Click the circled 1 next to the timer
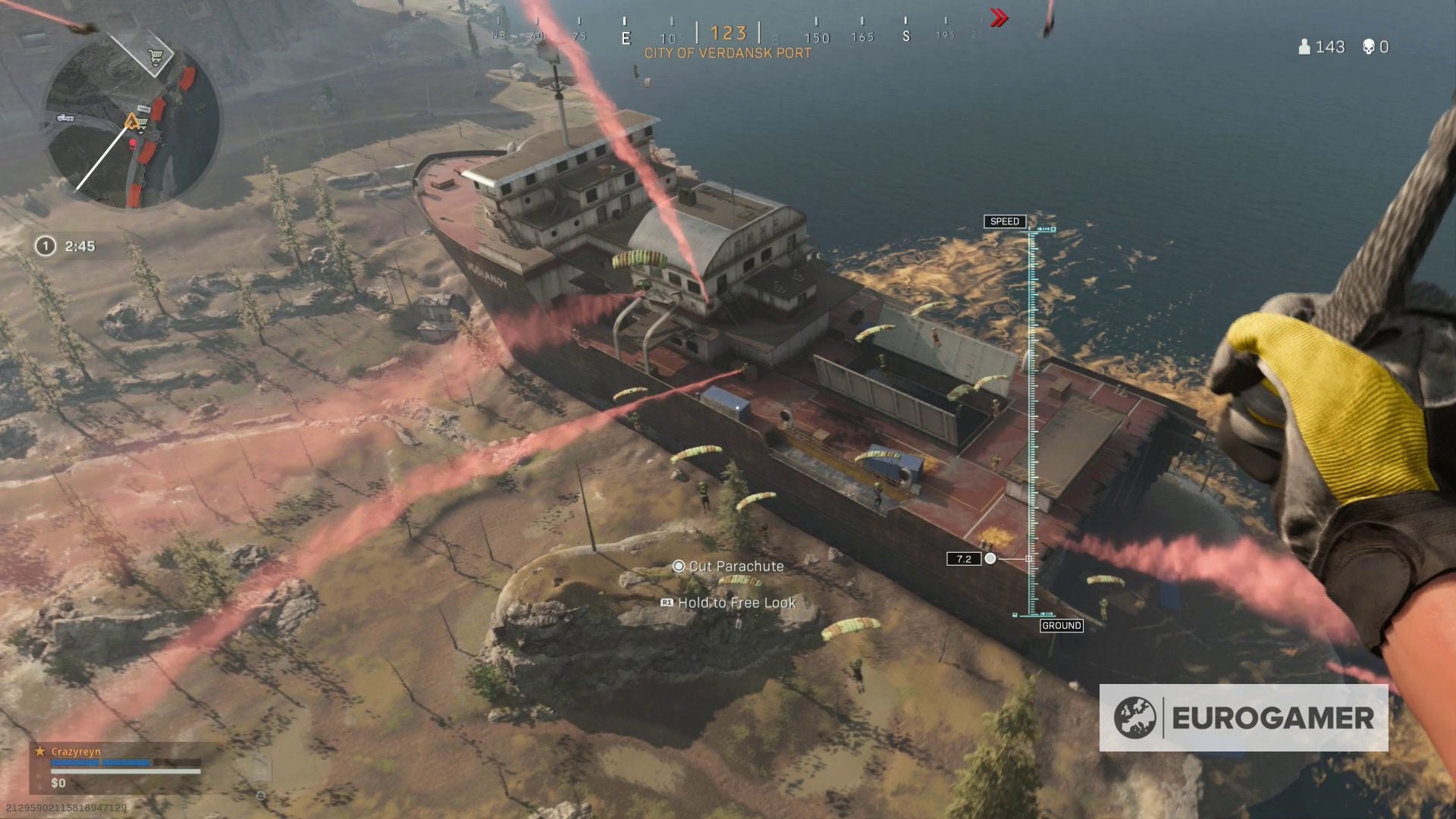 (45, 246)
